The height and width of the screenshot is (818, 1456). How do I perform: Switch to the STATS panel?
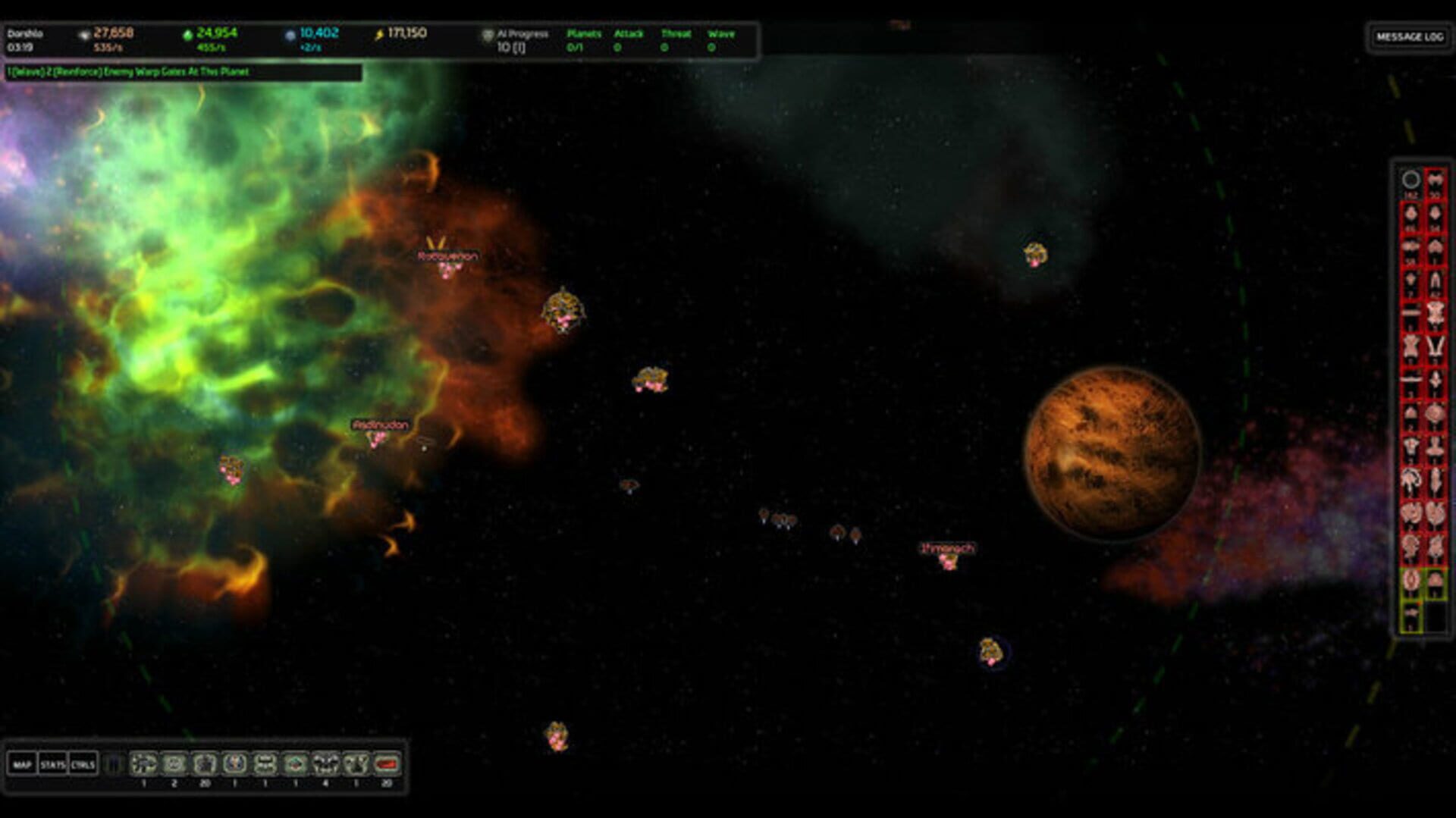pos(52,764)
